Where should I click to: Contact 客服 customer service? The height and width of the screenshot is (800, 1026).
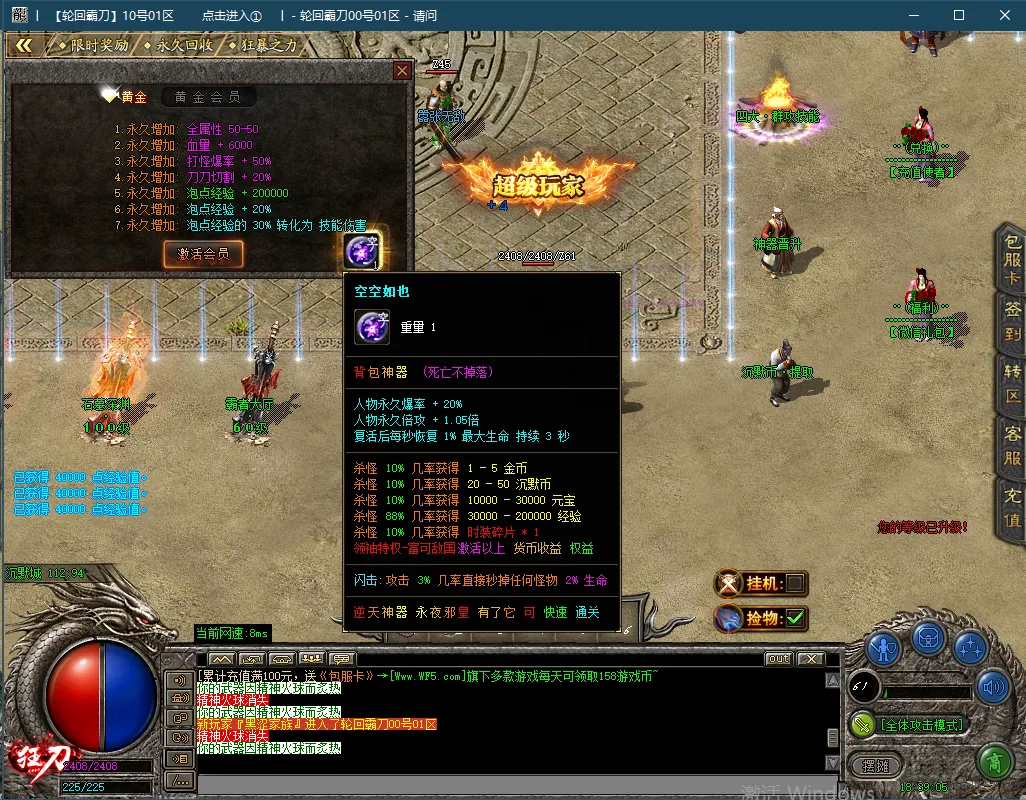[x=1012, y=447]
